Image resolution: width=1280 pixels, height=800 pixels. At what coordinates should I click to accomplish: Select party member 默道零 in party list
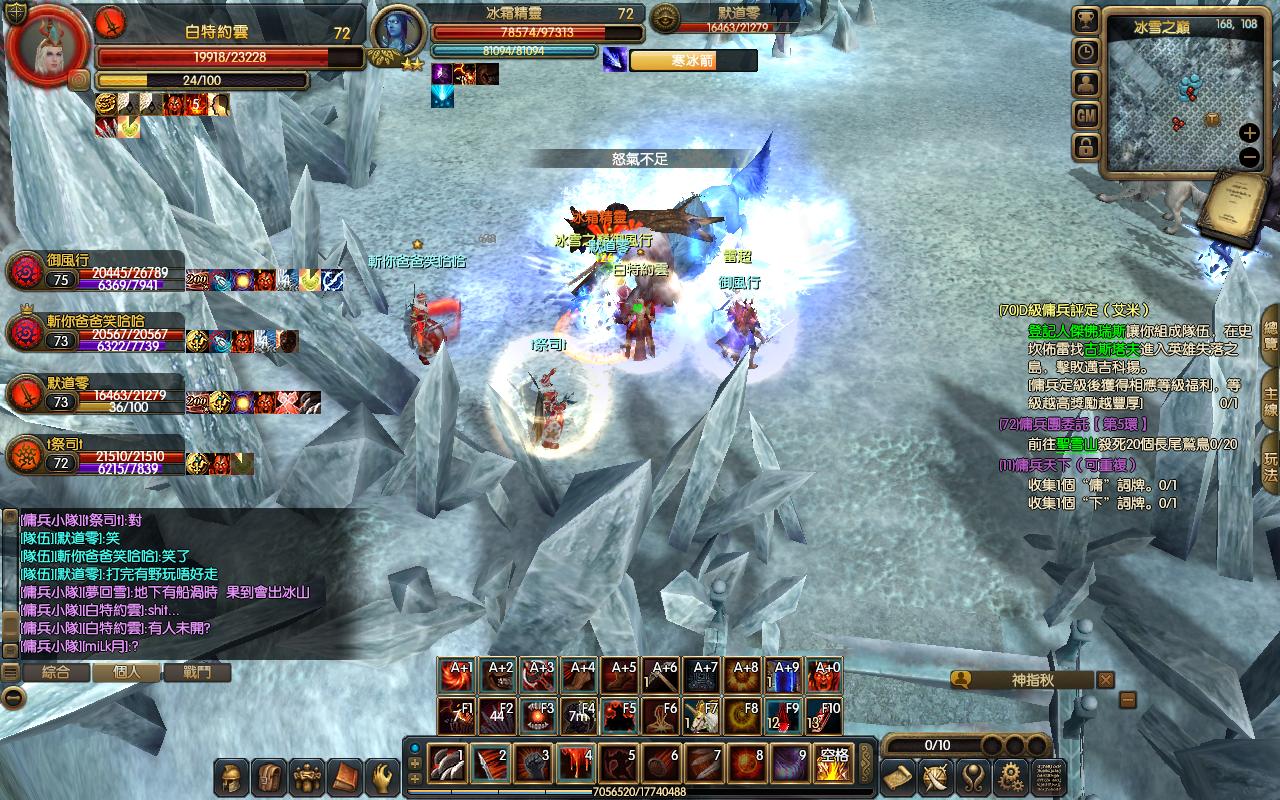[x=95, y=394]
